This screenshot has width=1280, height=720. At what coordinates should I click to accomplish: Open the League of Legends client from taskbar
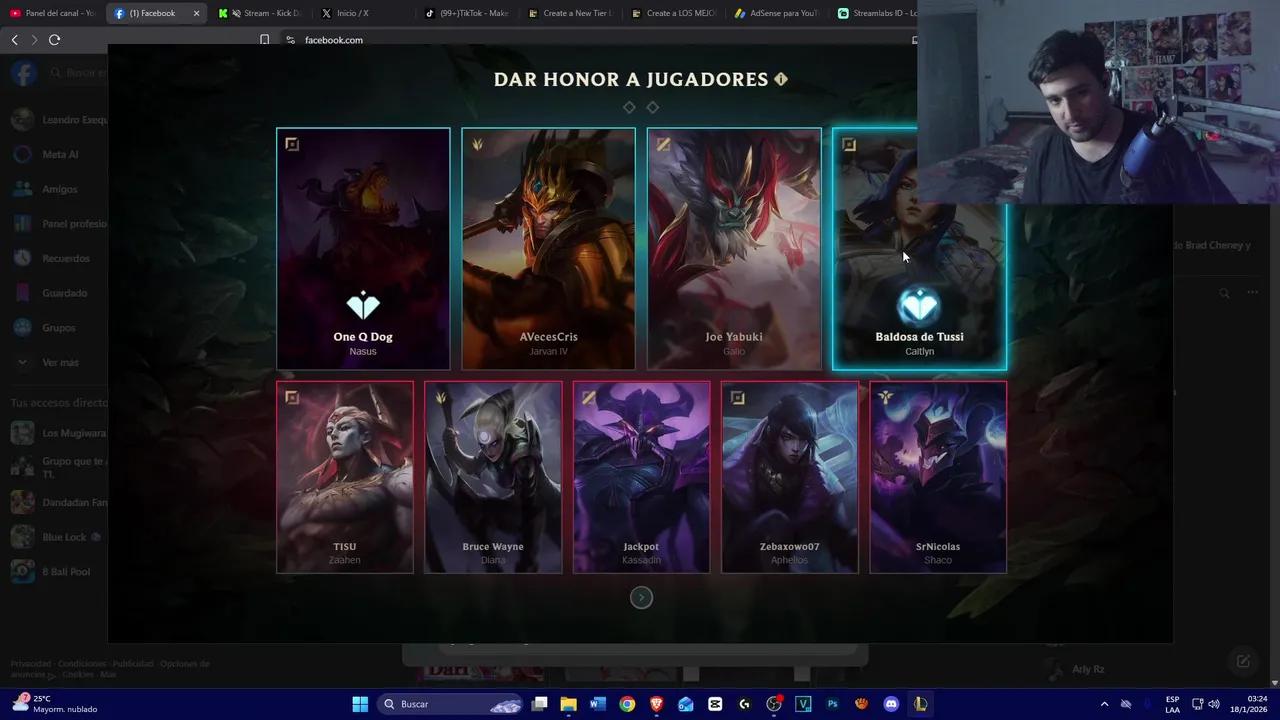coord(919,703)
